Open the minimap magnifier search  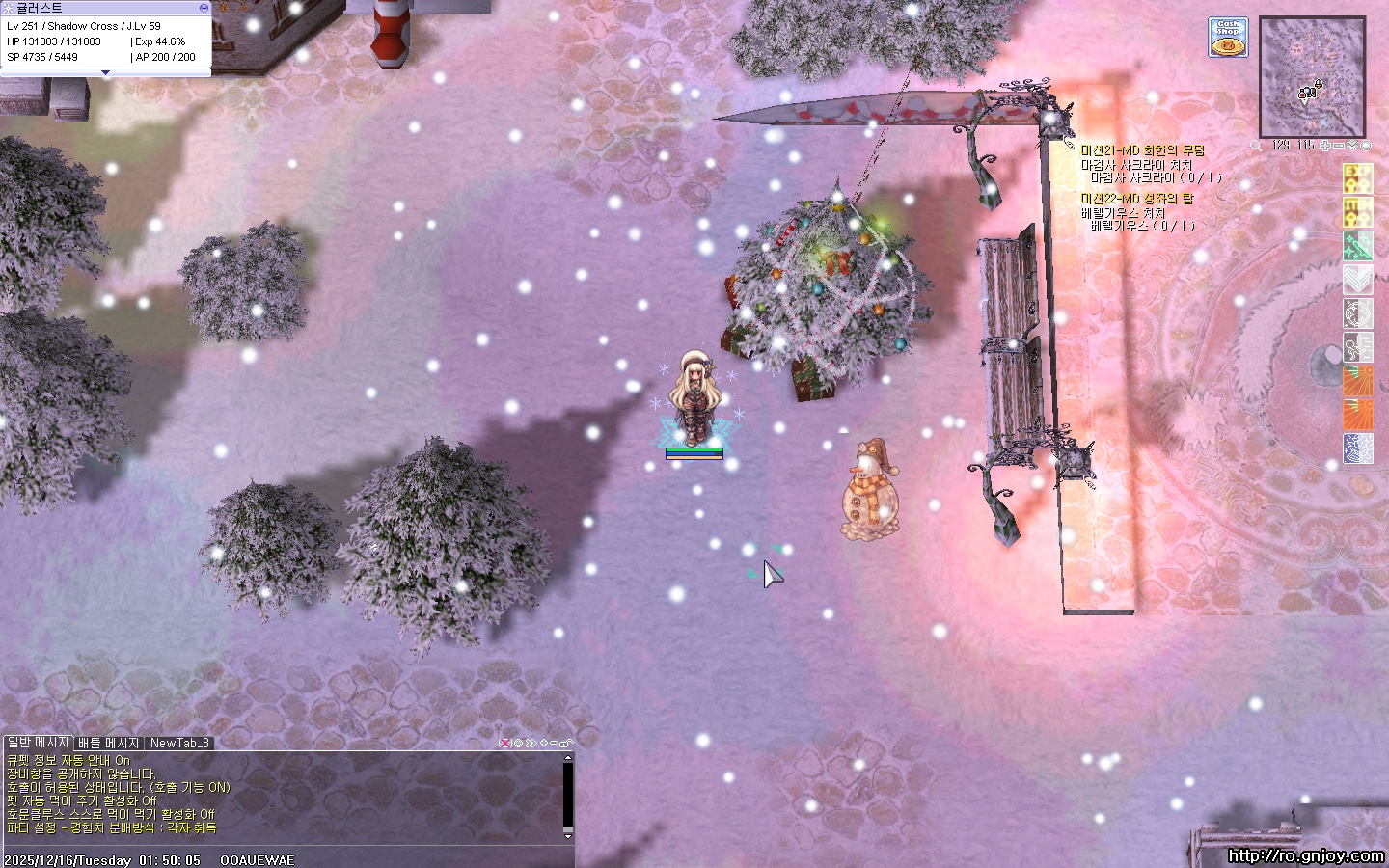pyautogui.click(x=1256, y=146)
